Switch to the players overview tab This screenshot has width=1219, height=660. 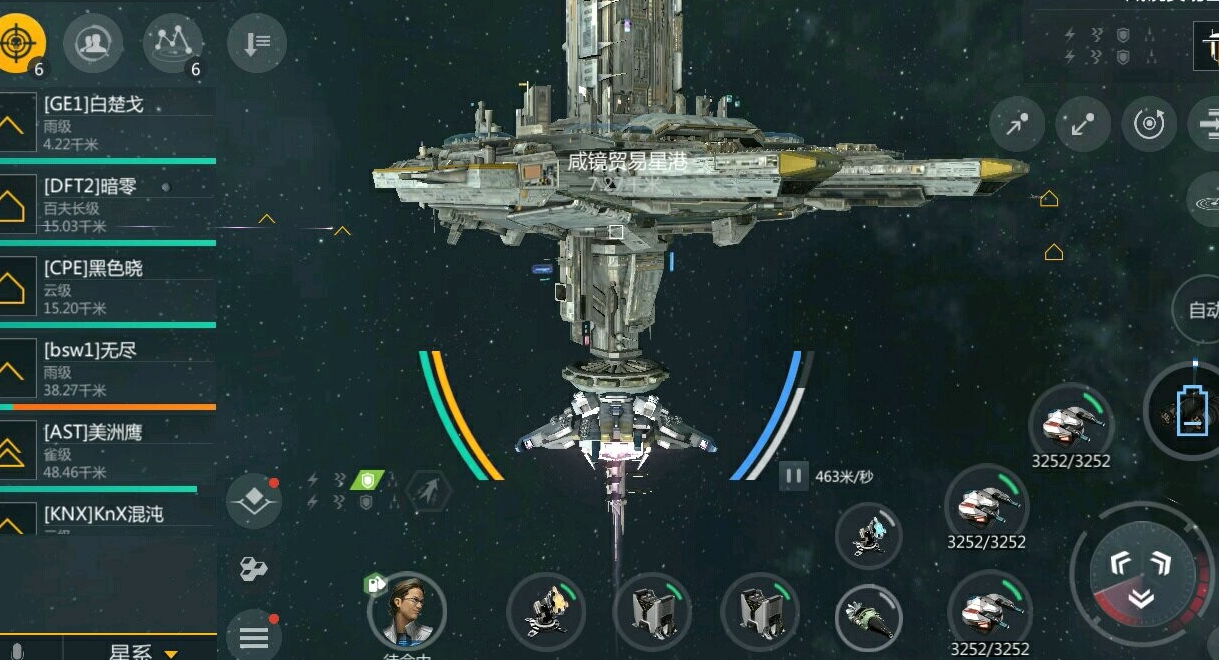(x=93, y=42)
